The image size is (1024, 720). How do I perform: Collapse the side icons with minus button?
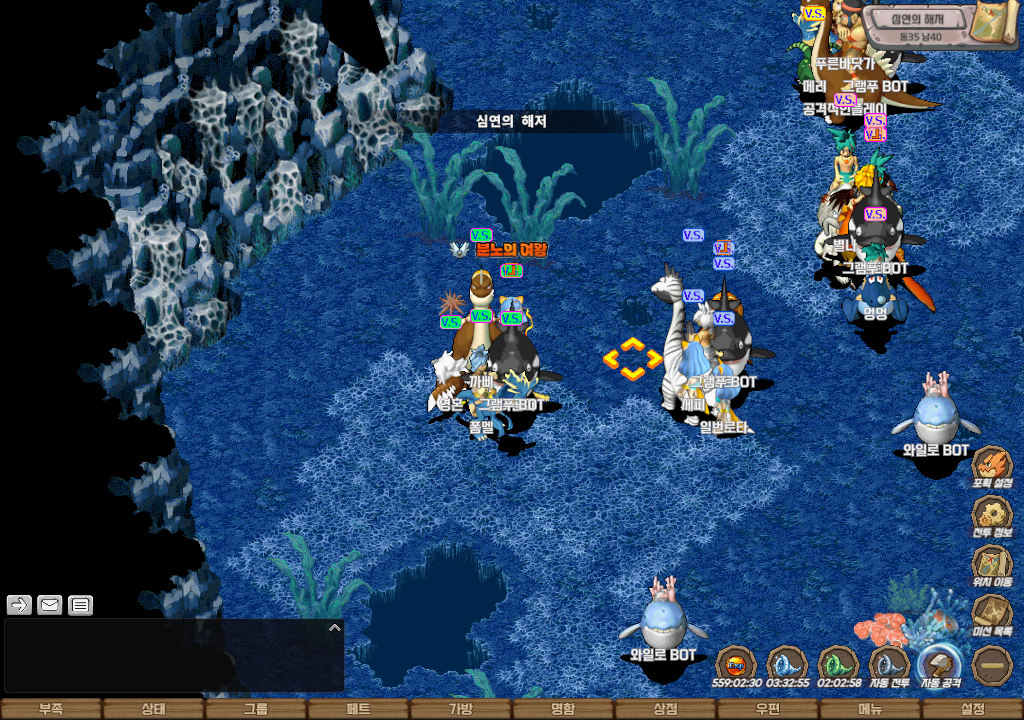click(x=993, y=665)
